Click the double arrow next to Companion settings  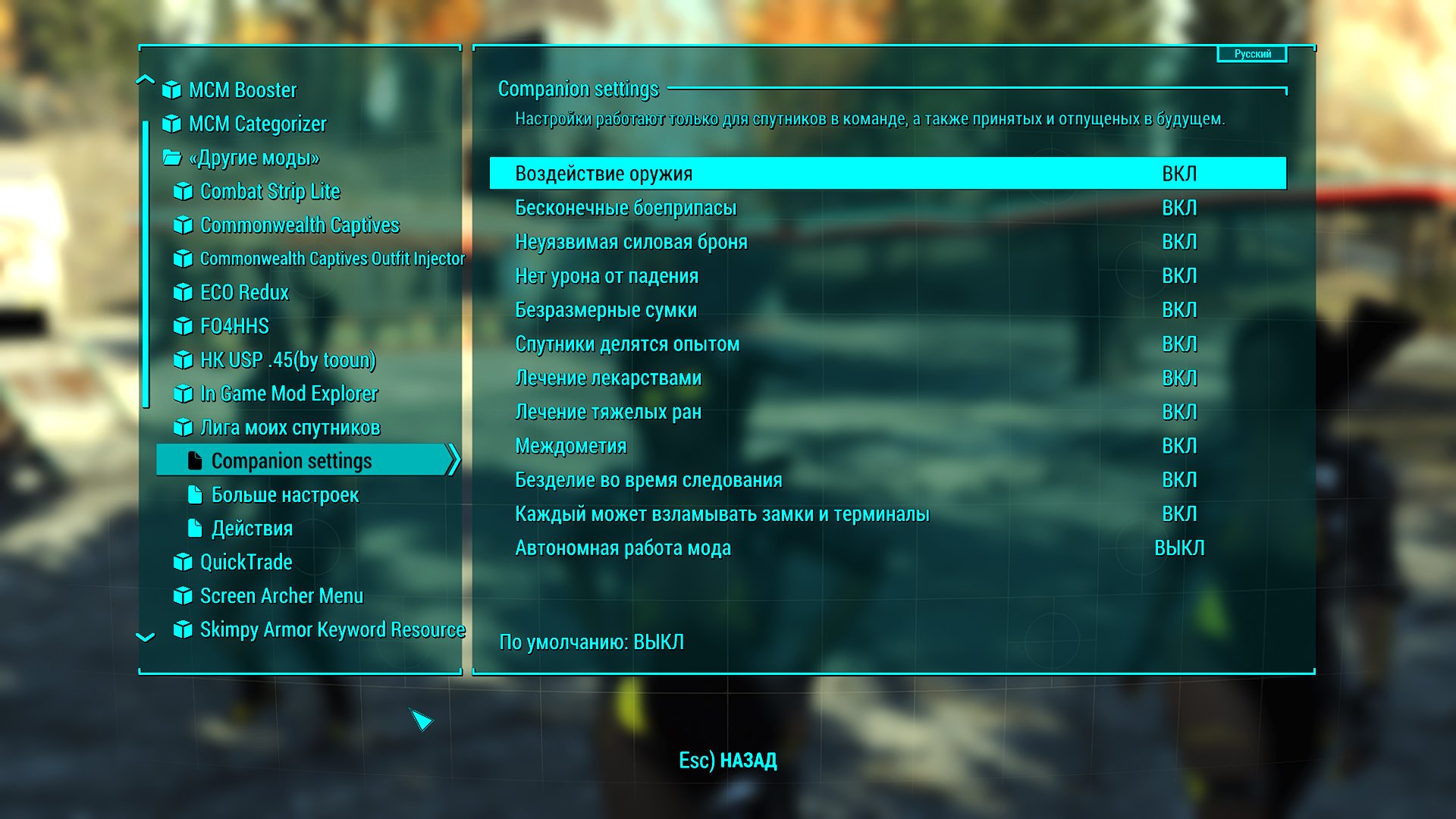click(454, 460)
